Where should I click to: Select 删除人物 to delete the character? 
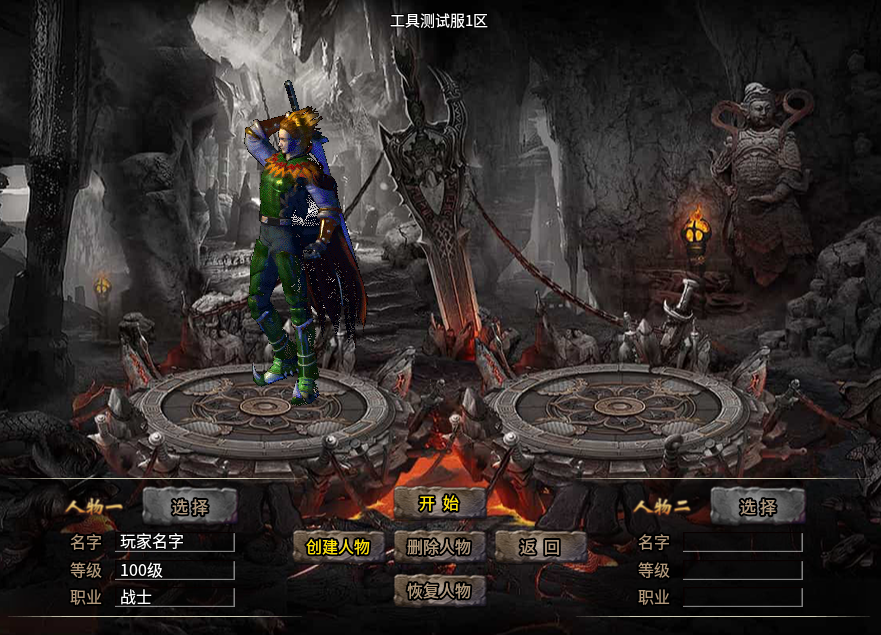click(x=439, y=547)
